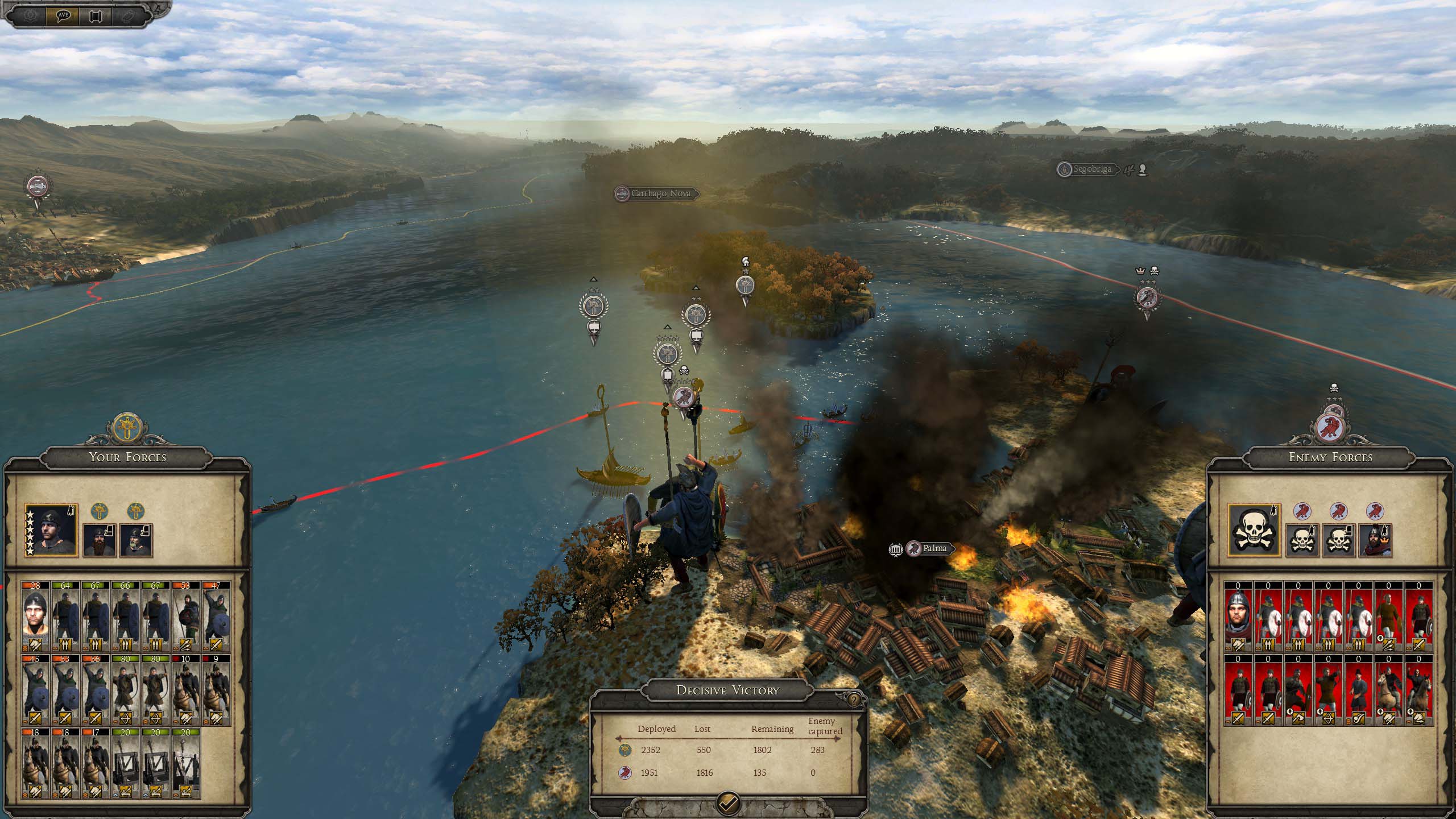
Task: Click the Carthago Nova map label
Action: point(660,193)
